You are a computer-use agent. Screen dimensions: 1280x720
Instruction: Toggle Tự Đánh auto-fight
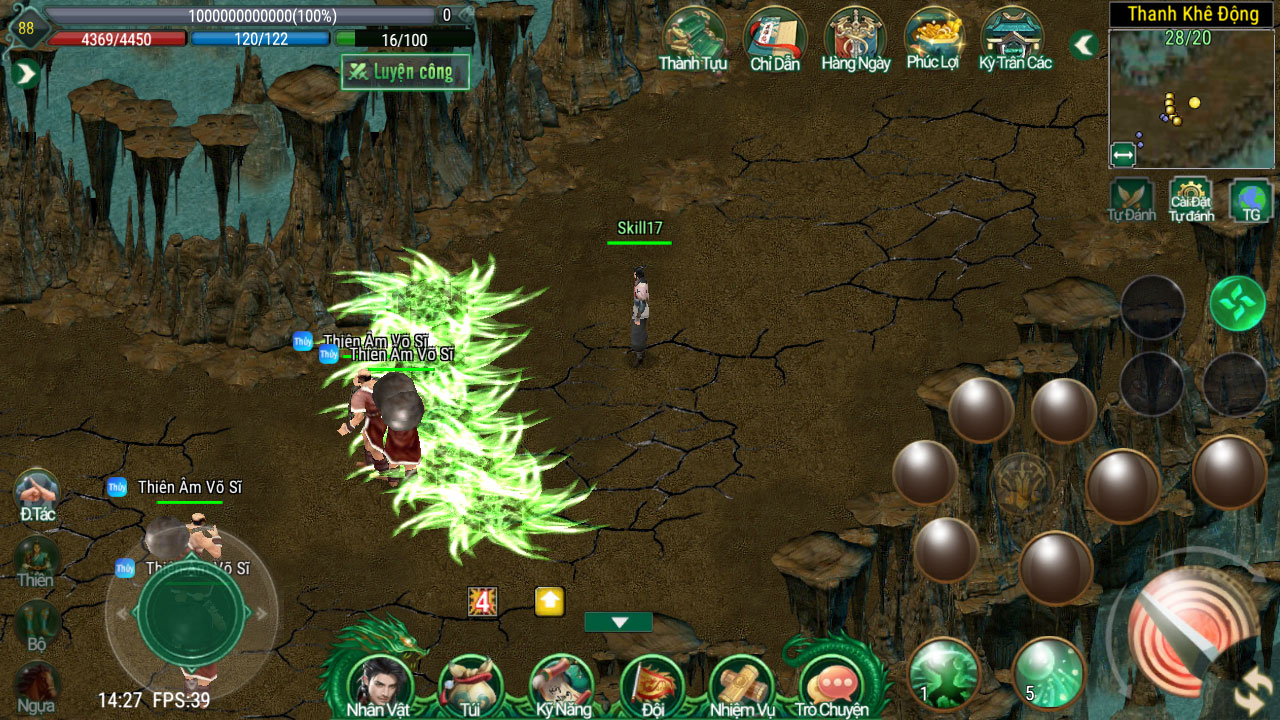pyautogui.click(x=1131, y=199)
